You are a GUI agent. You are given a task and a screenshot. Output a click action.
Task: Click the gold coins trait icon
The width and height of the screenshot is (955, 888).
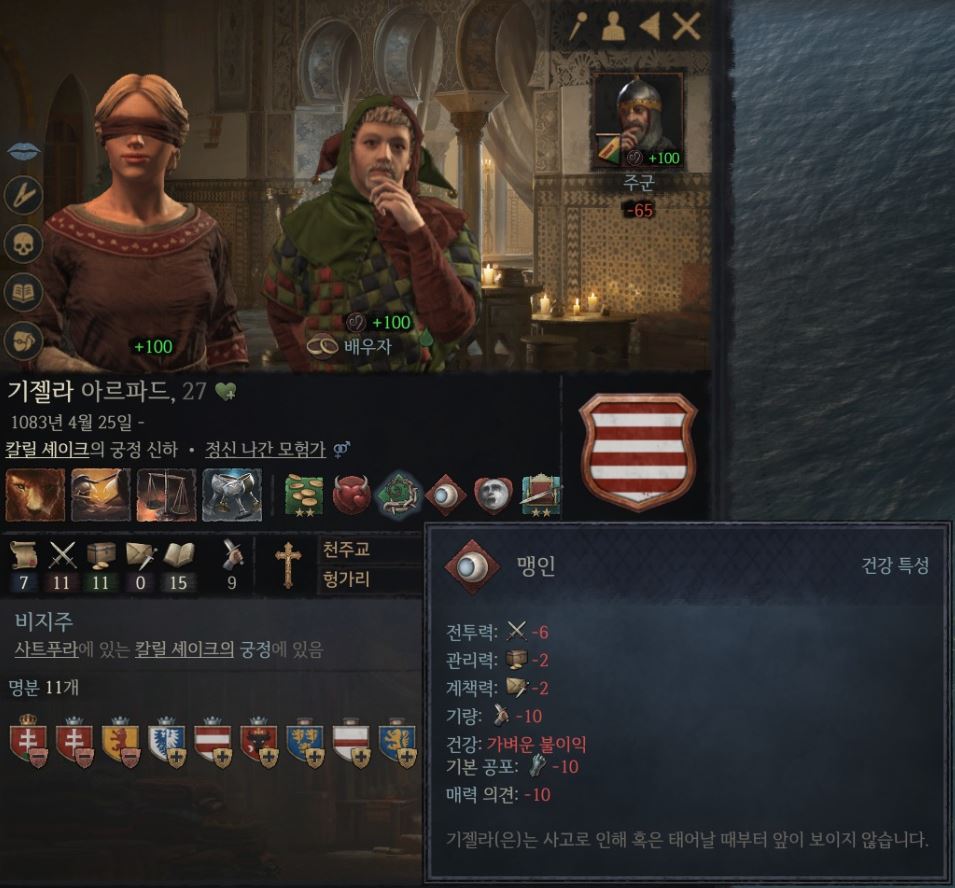(x=304, y=495)
